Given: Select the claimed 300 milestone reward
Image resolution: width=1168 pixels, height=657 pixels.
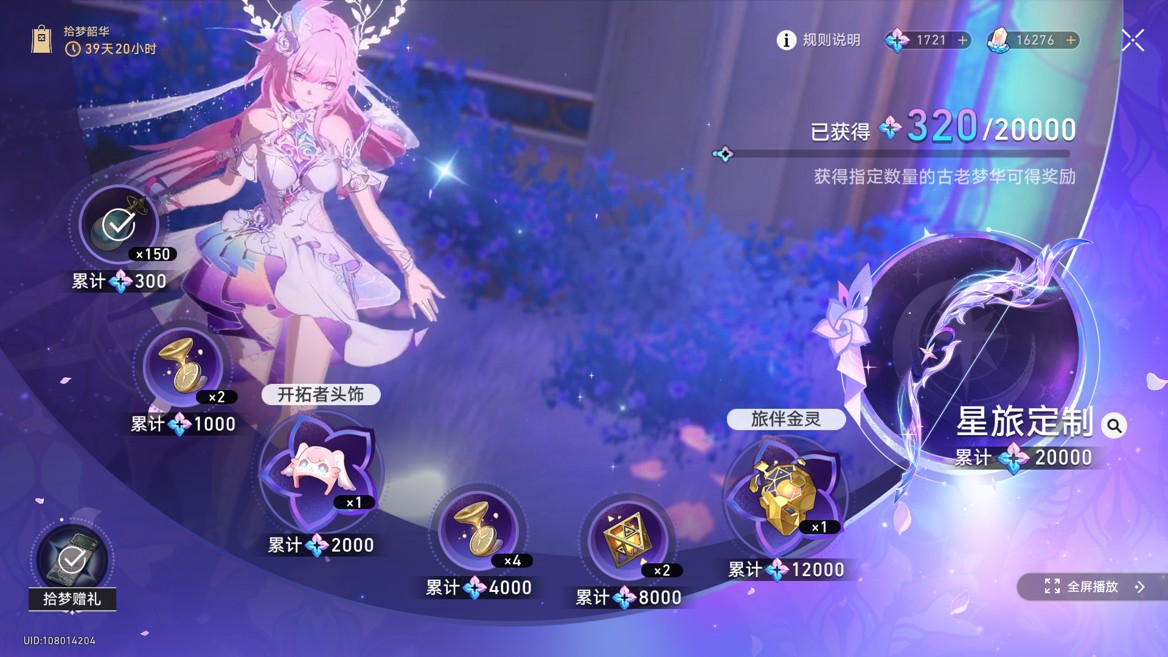Looking at the screenshot, I should coord(119,225).
